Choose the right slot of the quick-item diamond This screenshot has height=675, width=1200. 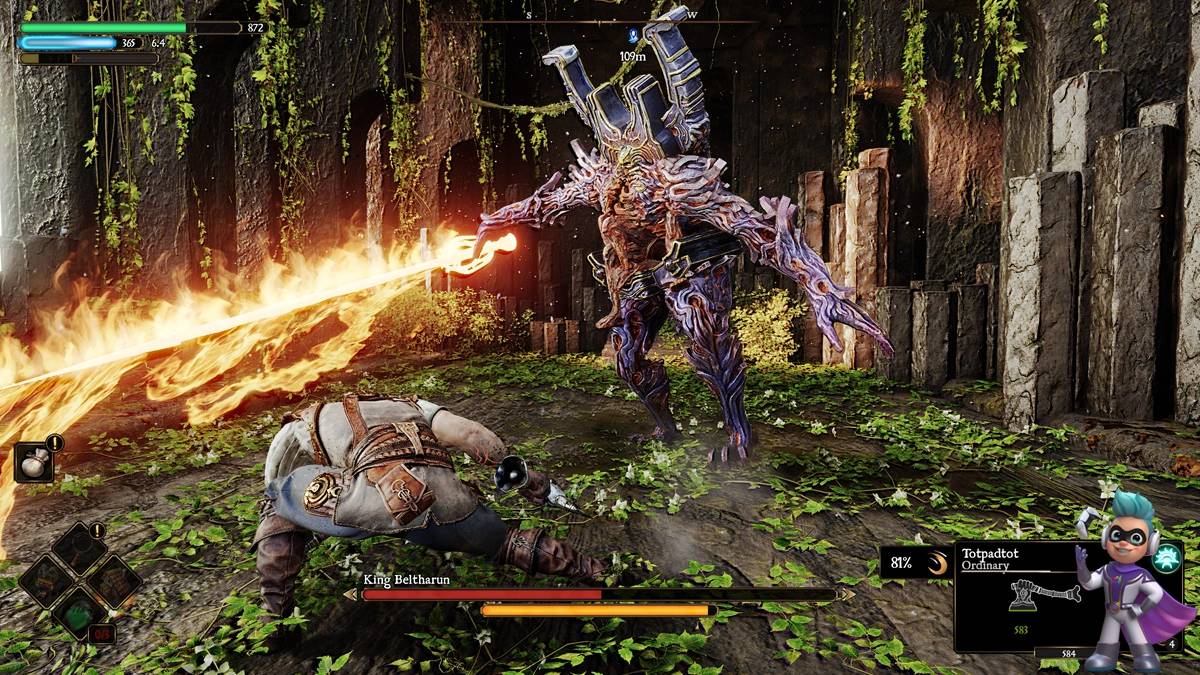click(113, 580)
